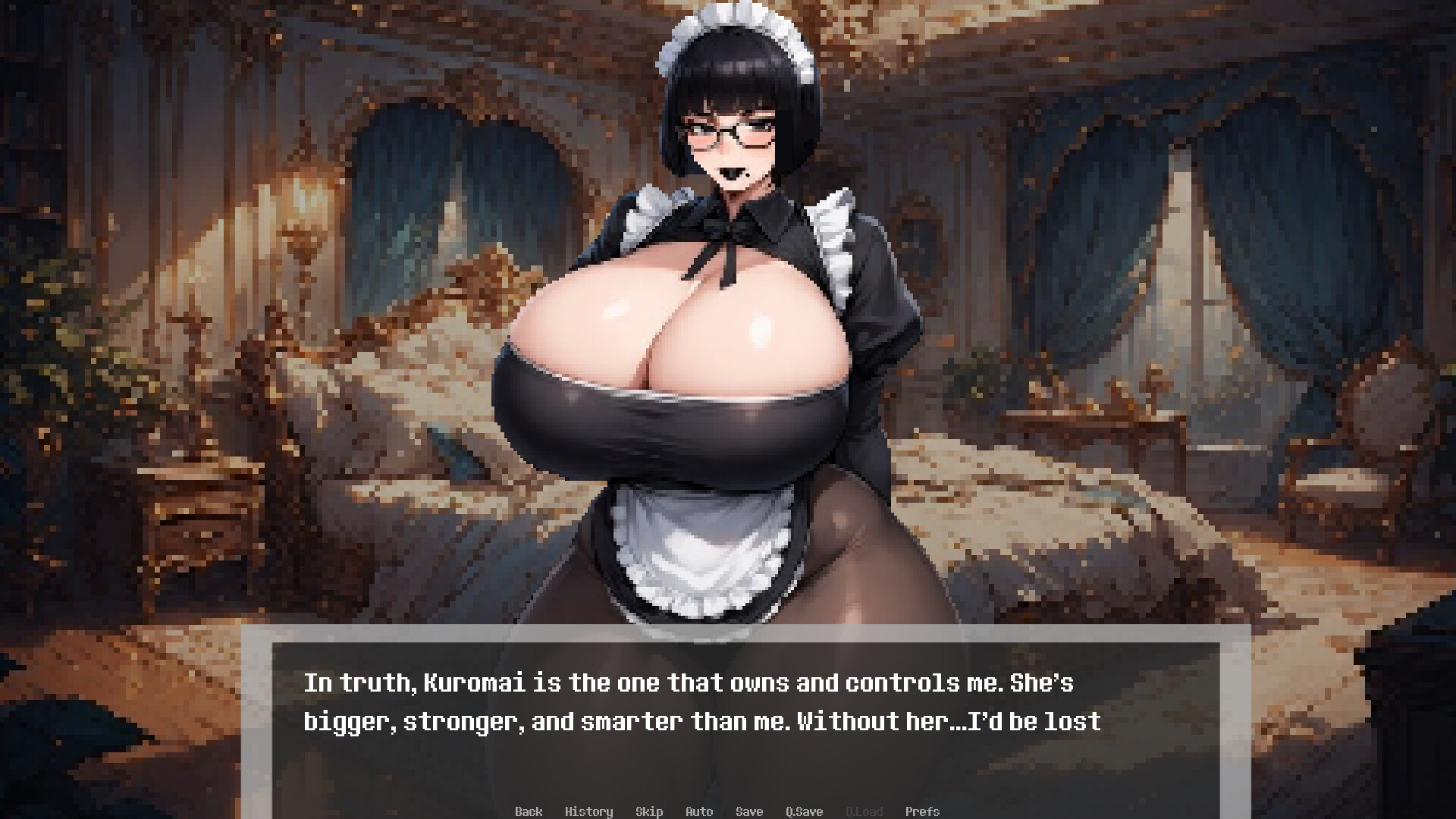Open the Save screen
This screenshot has width=1456, height=819.
(x=749, y=811)
